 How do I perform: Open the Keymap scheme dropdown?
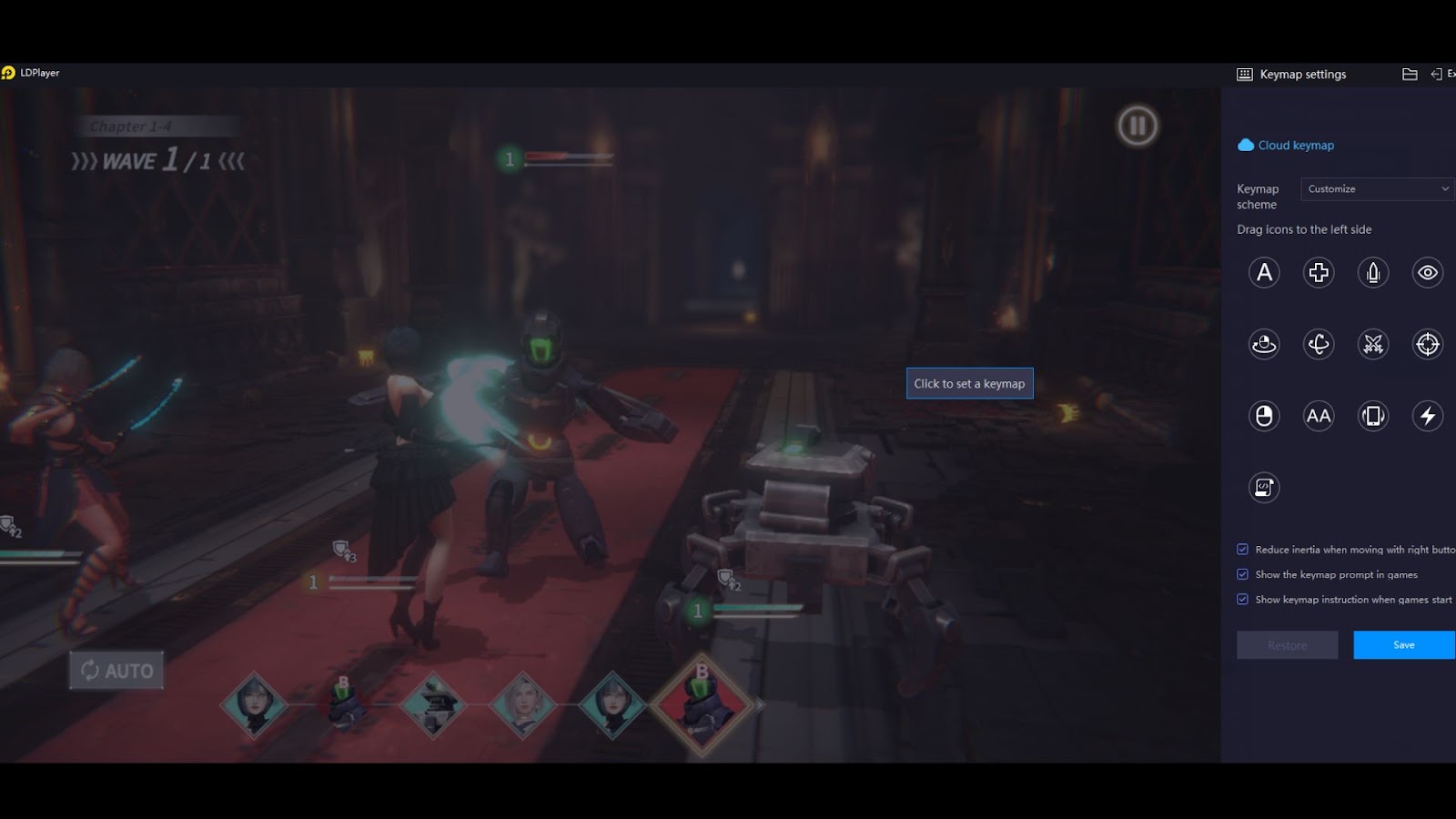coord(1377,189)
